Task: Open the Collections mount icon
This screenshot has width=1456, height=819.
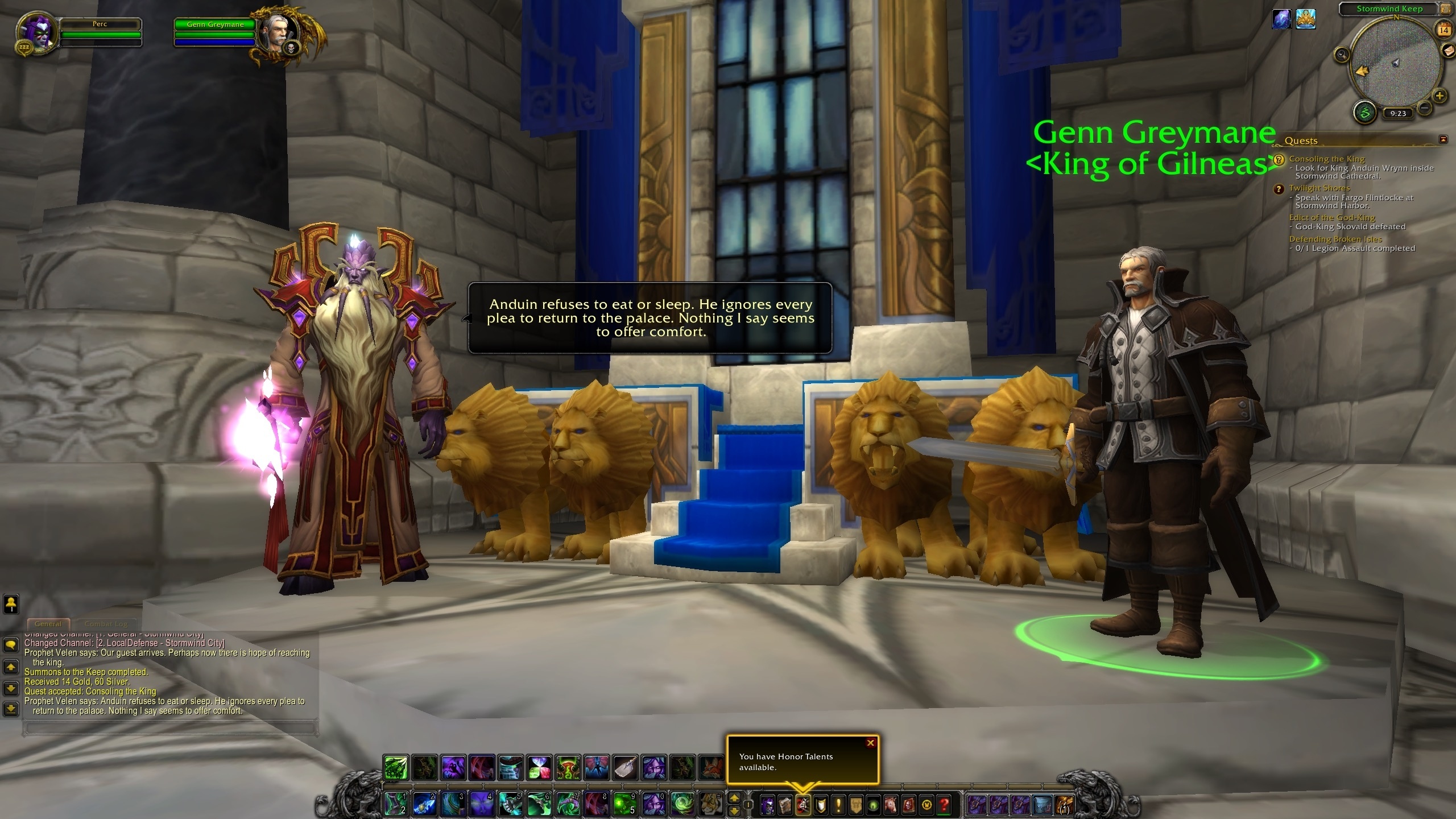Action: coord(890,805)
